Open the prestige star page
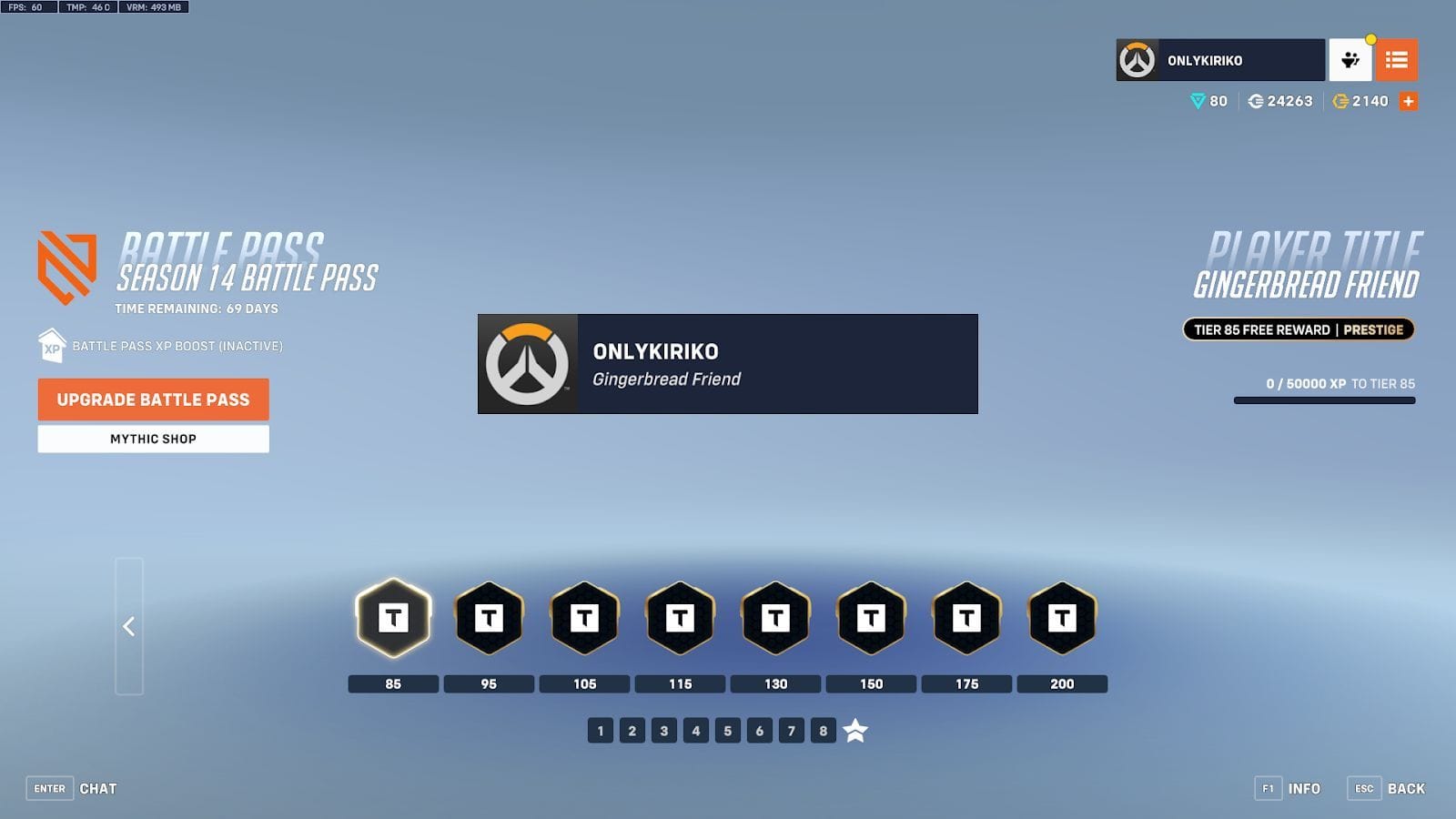Image resolution: width=1456 pixels, height=819 pixels. tap(854, 730)
